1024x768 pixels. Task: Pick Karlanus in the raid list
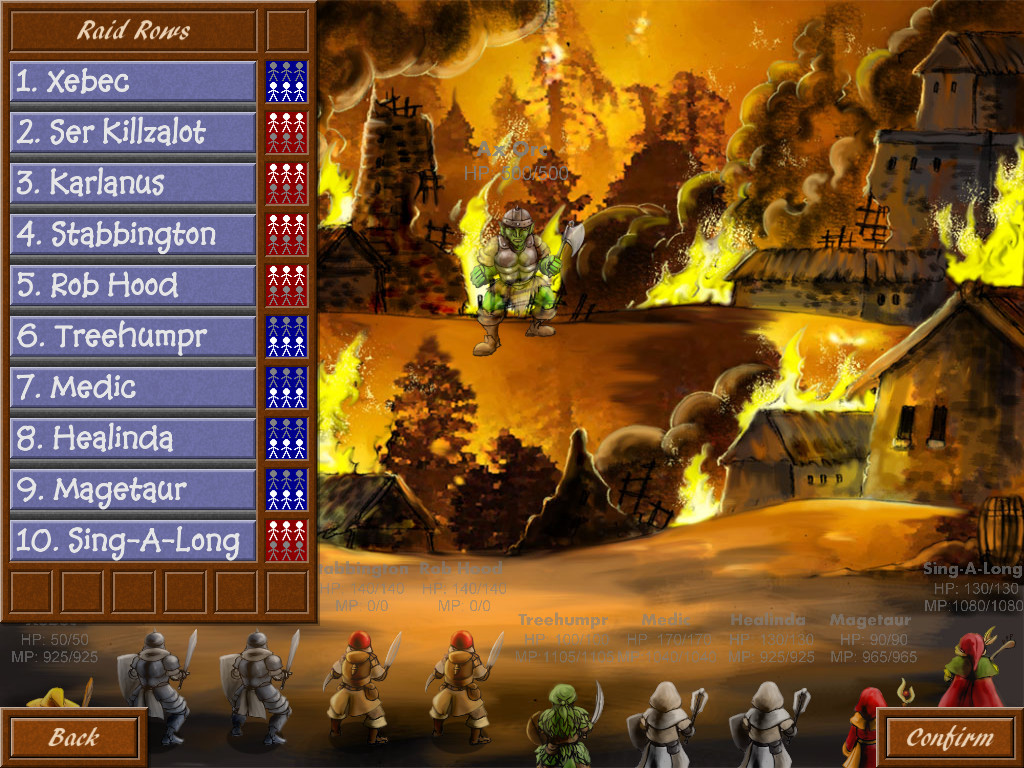(133, 183)
